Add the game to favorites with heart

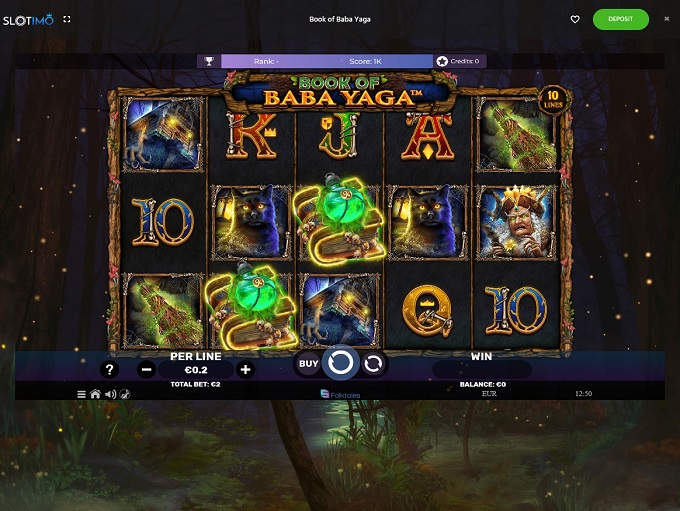pyautogui.click(x=575, y=19)
